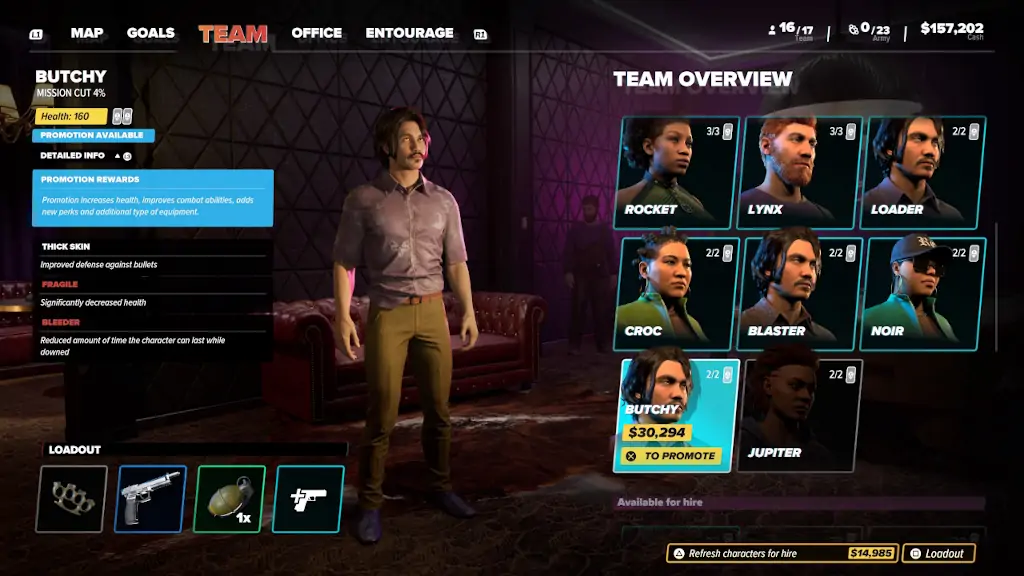Open the Goals tab
Image resolution: width=1024 pixels, height=576 pixels.
151,33
